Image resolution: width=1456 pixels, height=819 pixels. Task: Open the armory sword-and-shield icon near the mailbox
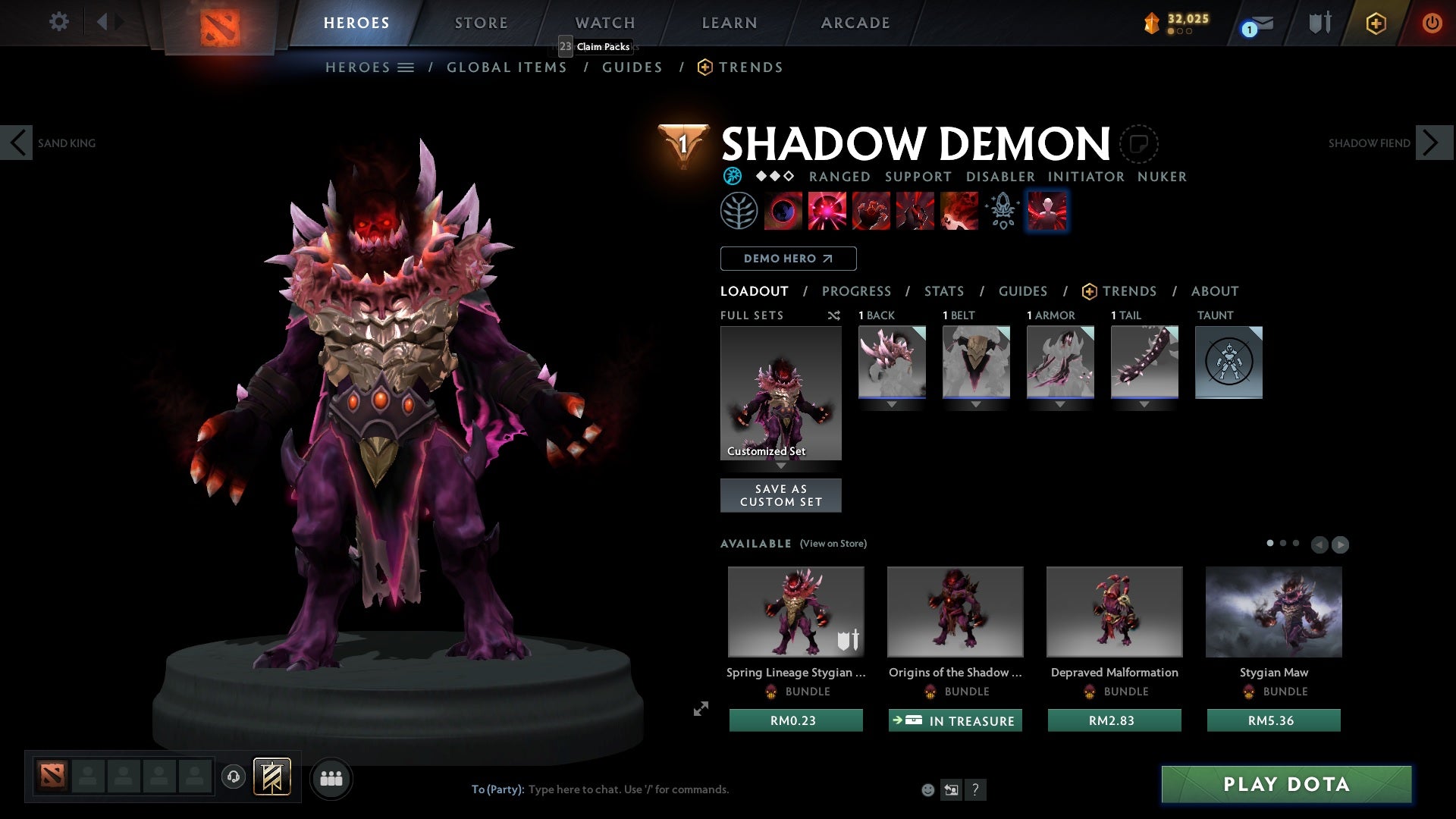(x=1319, y=23)
